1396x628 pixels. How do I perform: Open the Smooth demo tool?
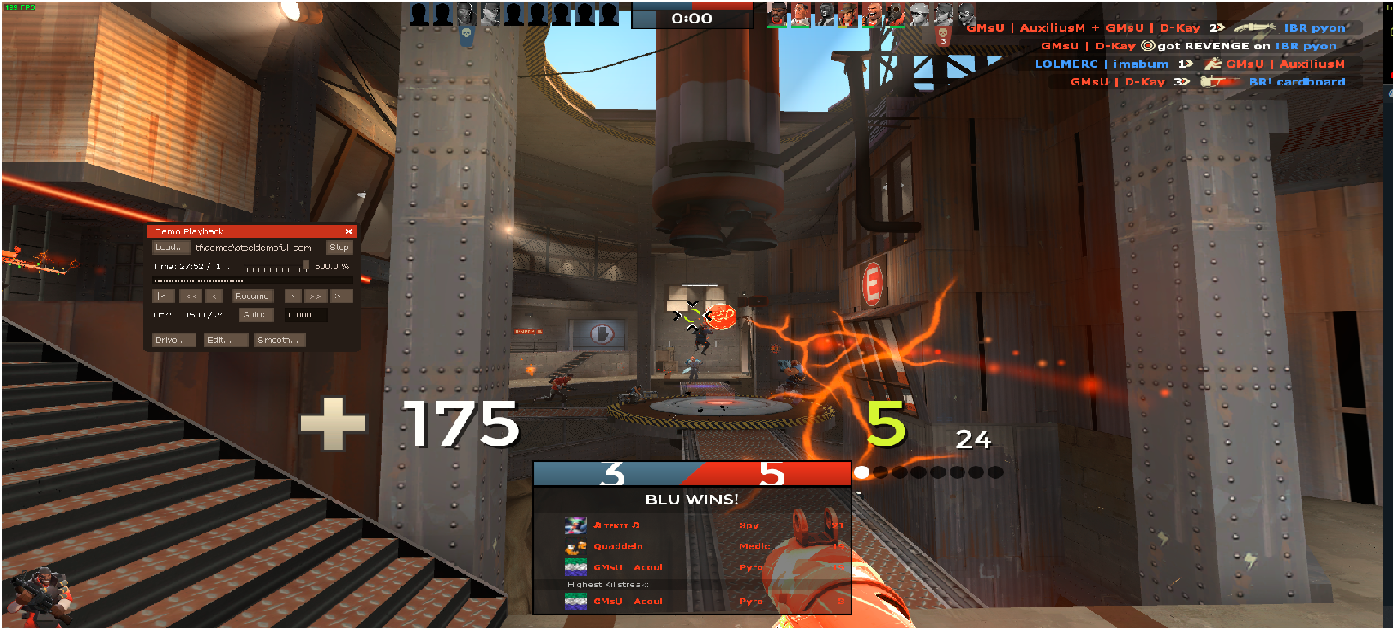tap(280, 340)
